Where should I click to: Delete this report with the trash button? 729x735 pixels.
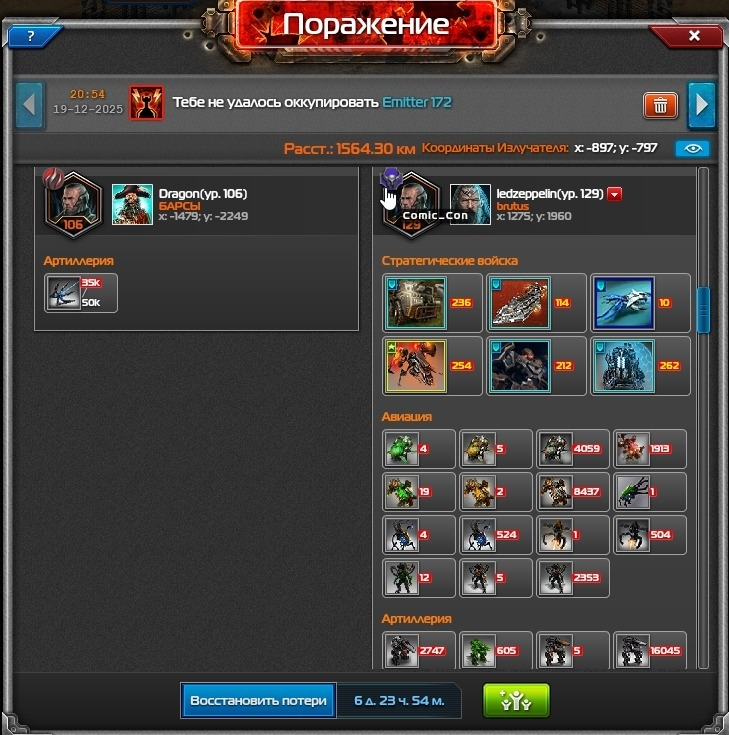click(660, 104)
